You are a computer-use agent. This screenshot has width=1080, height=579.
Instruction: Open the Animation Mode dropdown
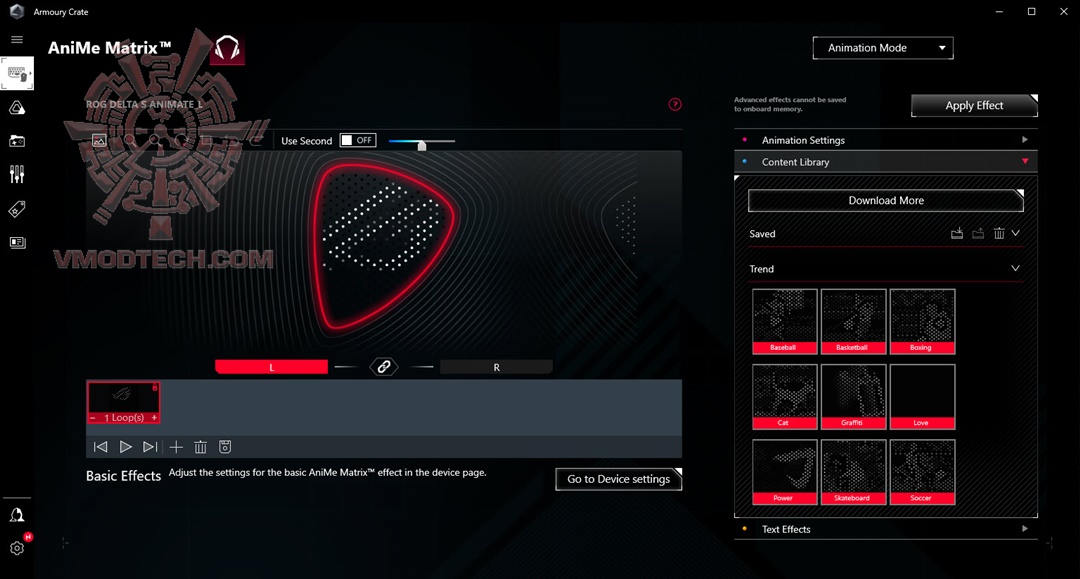[x=883, y=48]
